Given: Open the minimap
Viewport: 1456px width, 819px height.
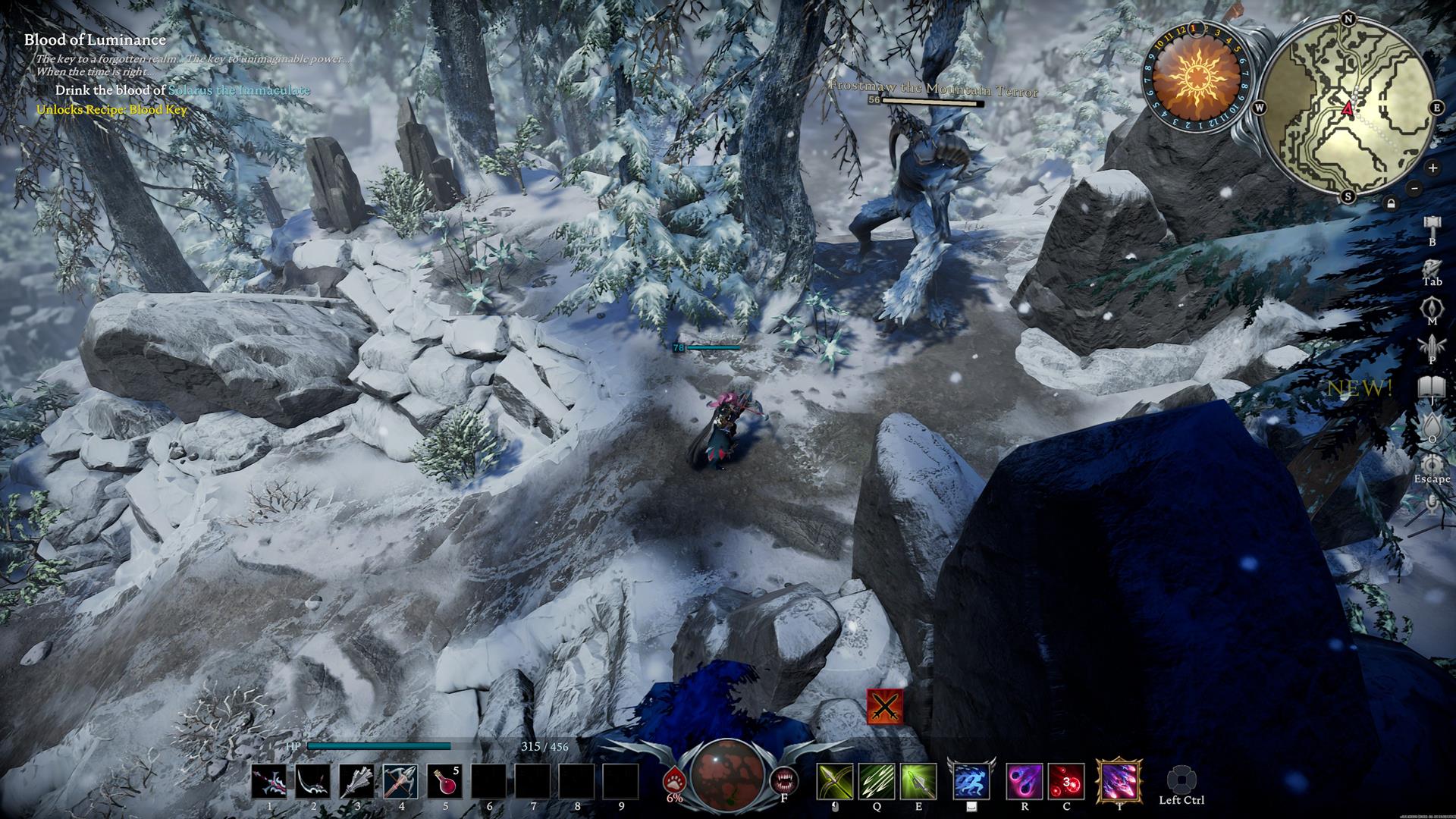Looking at the screenshot, I should click(x=1349, y=106).
